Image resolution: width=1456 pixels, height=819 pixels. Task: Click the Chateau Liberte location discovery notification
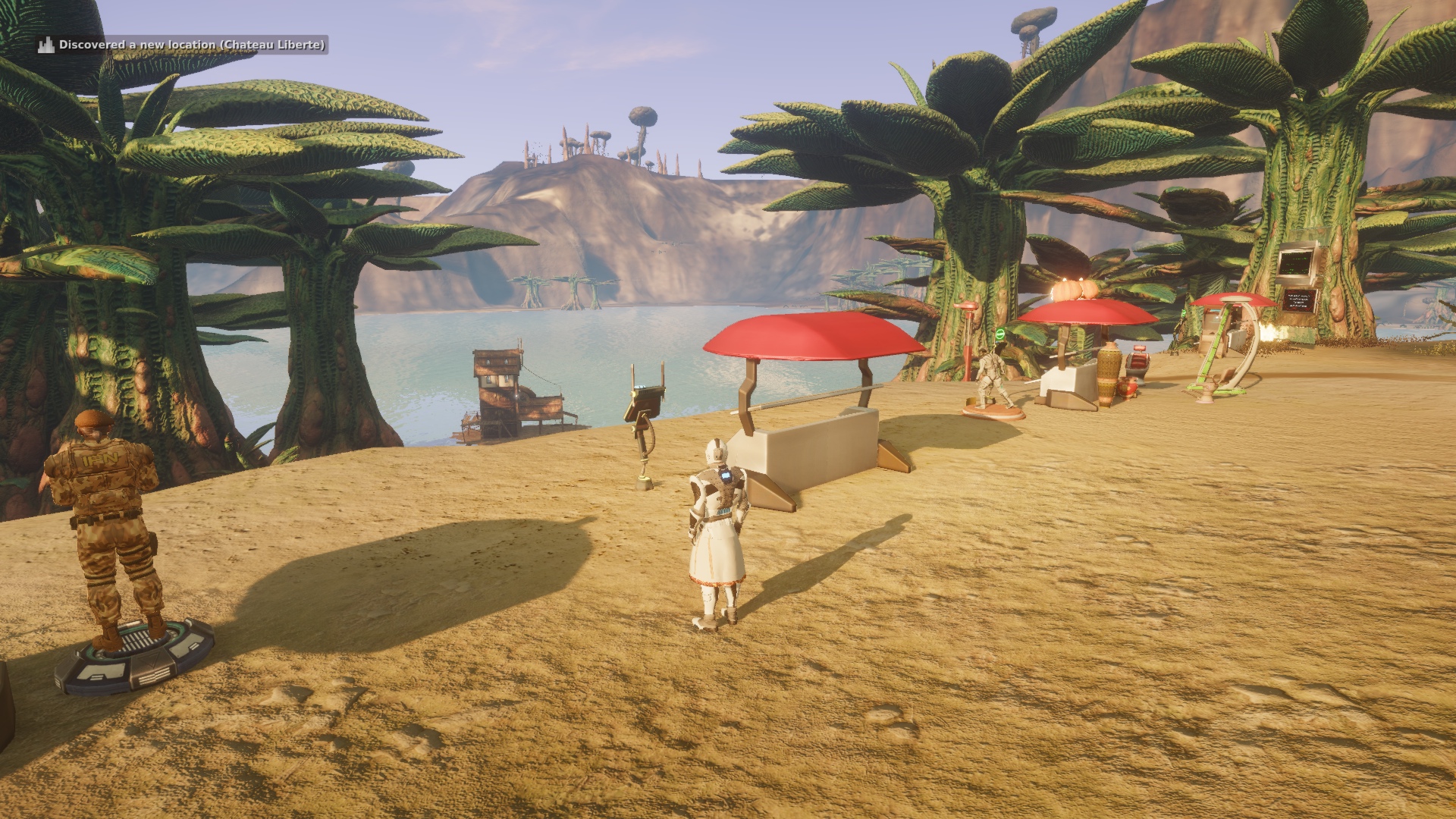[183, 45]
